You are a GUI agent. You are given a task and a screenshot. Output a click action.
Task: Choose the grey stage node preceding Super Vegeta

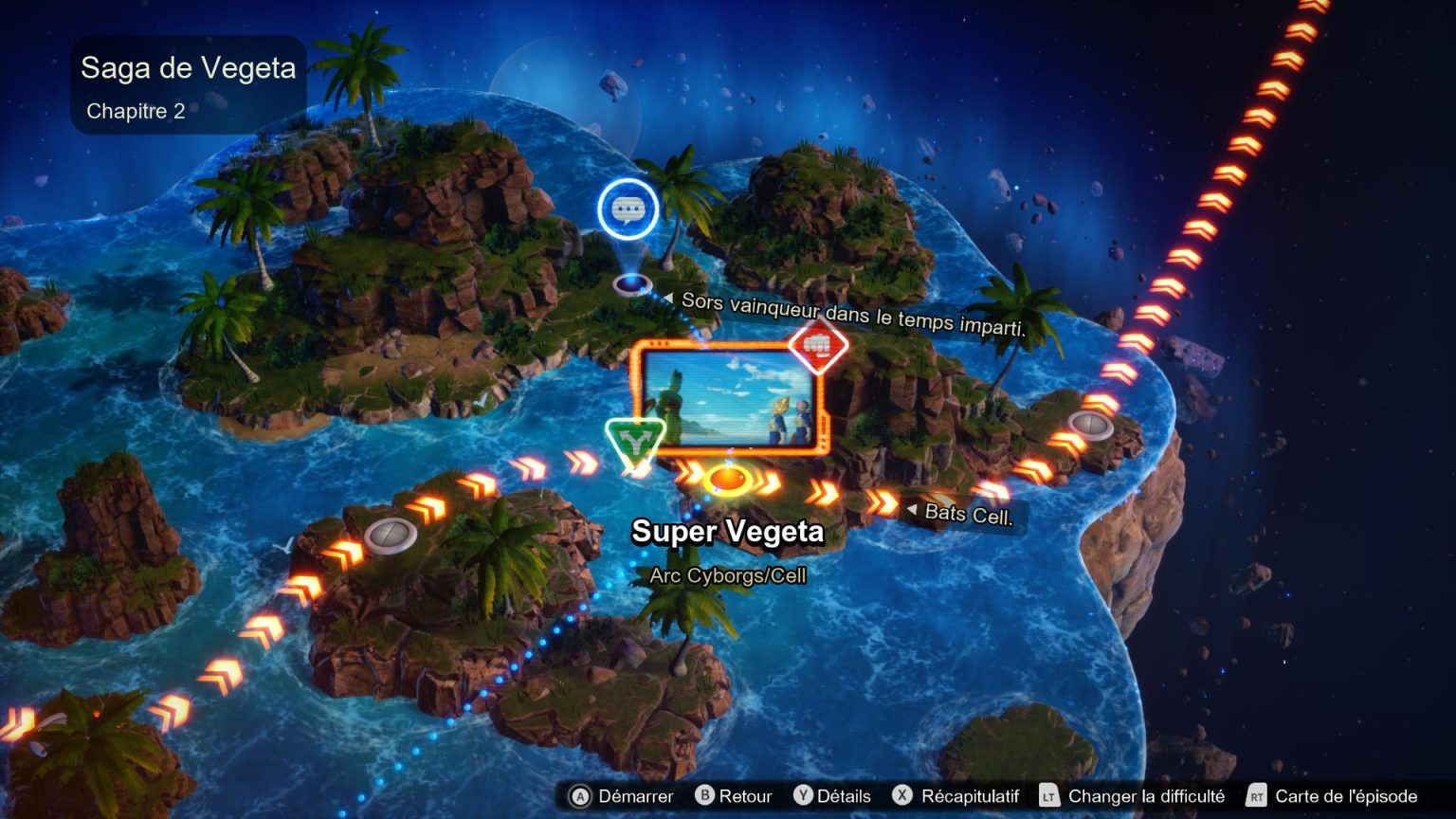pyautogui.click(x=391, y=536)
